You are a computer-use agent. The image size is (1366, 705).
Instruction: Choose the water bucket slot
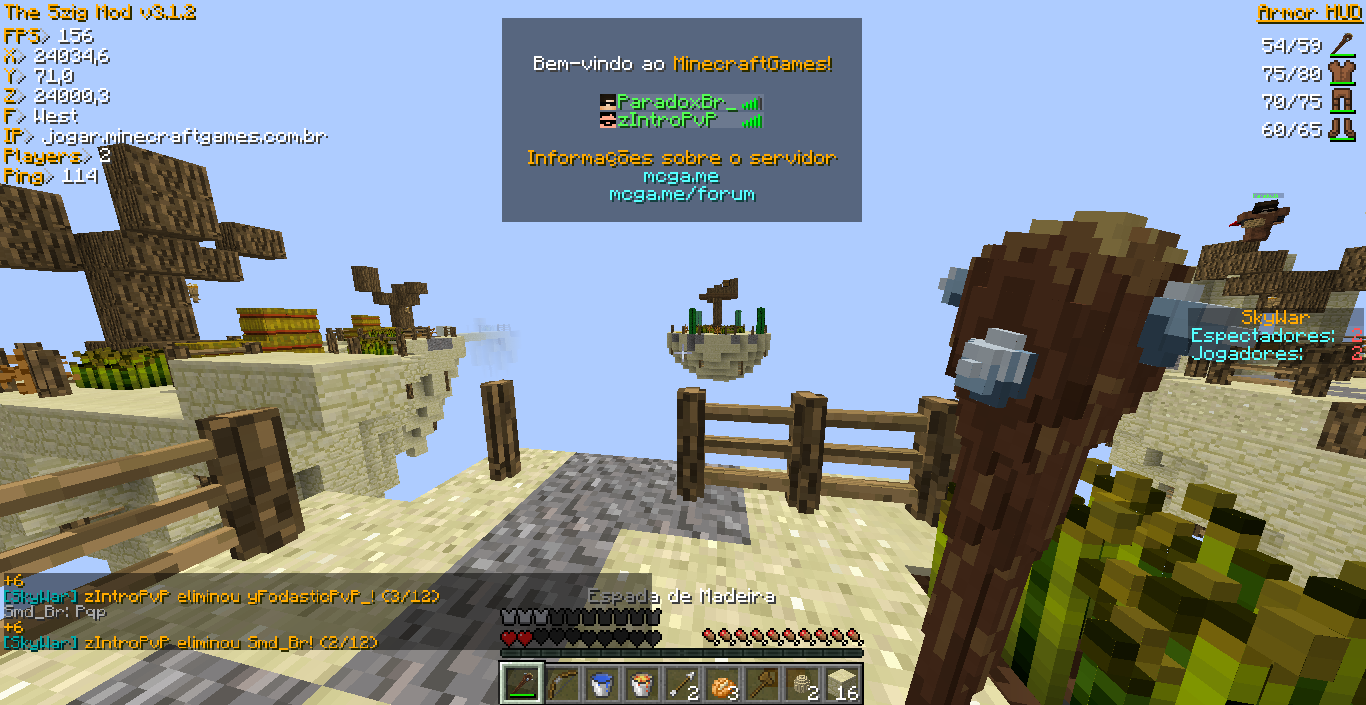tap(601, 684)
